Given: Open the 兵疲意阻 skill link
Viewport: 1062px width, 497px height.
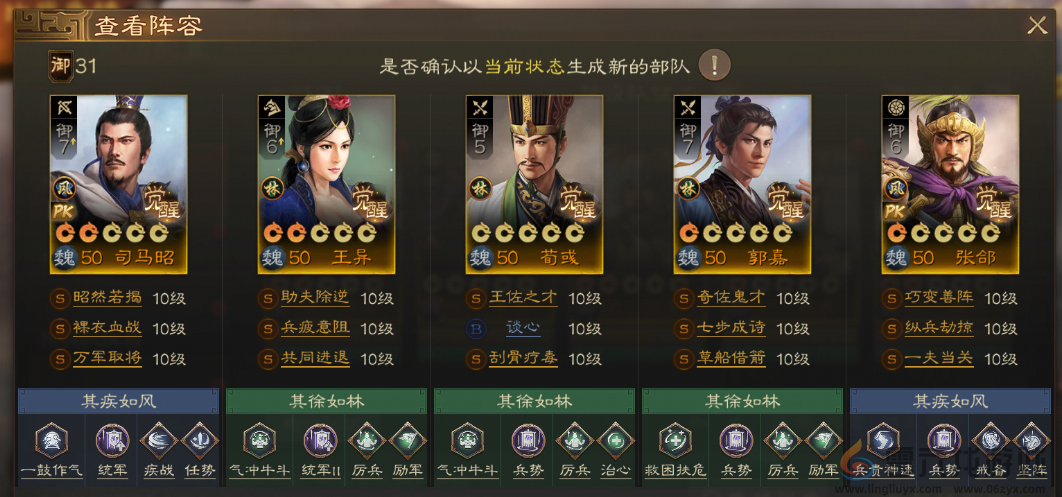Looking at the screenshot, I should (x=315, y=328).
